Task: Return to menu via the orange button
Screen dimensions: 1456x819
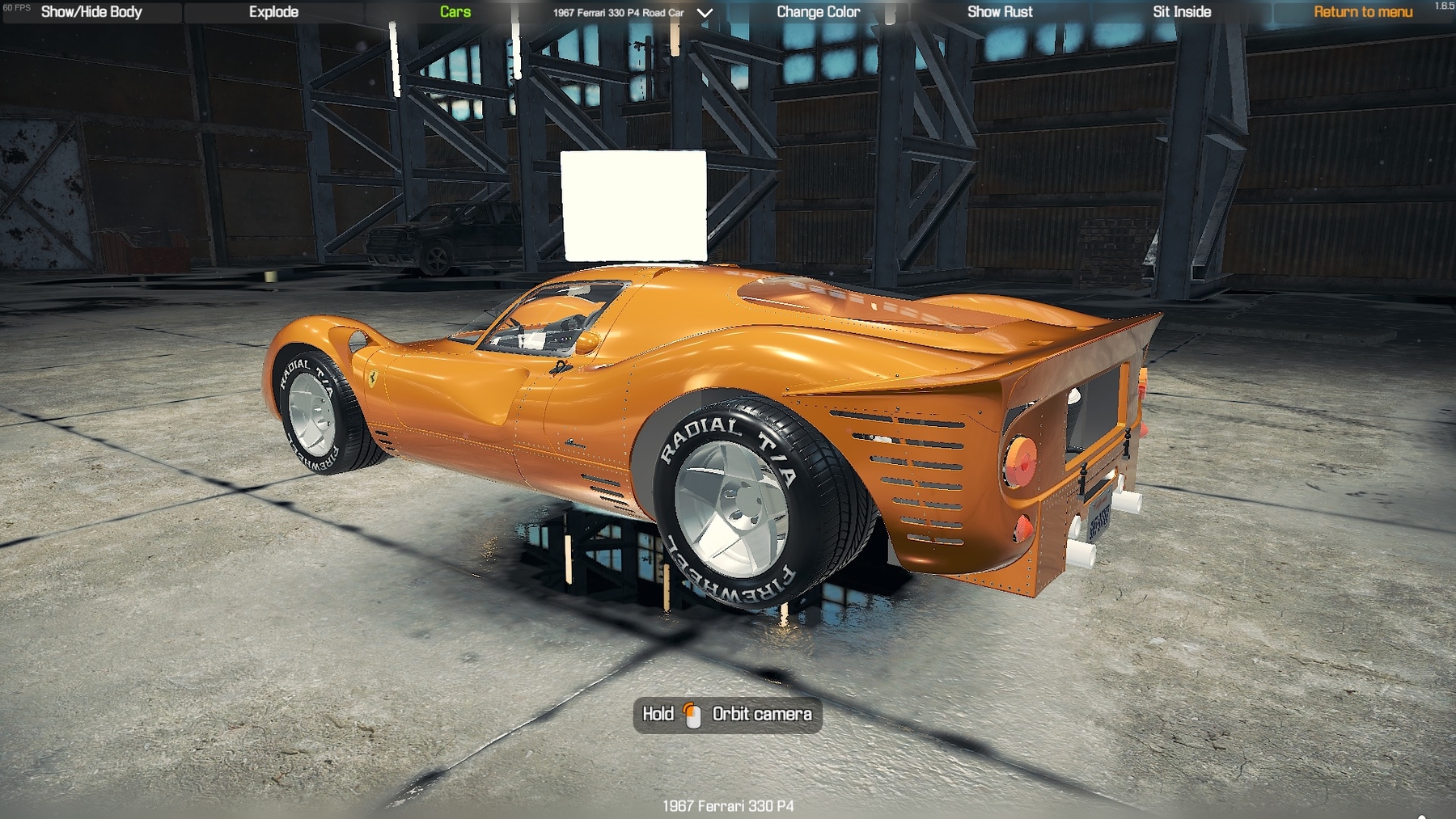Action: (x=1363, y=12)
